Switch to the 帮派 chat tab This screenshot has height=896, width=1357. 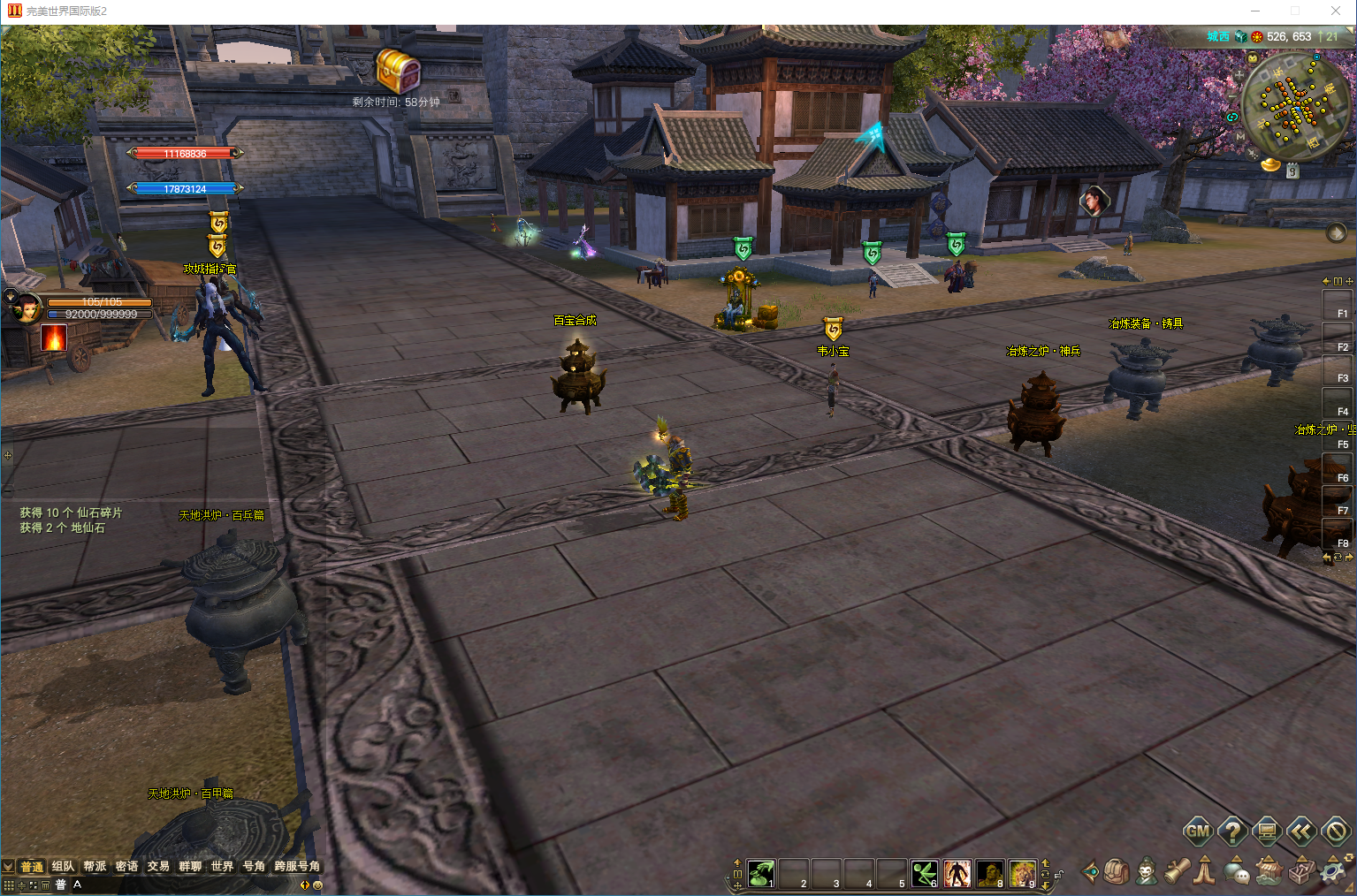[x=95, y=866]
